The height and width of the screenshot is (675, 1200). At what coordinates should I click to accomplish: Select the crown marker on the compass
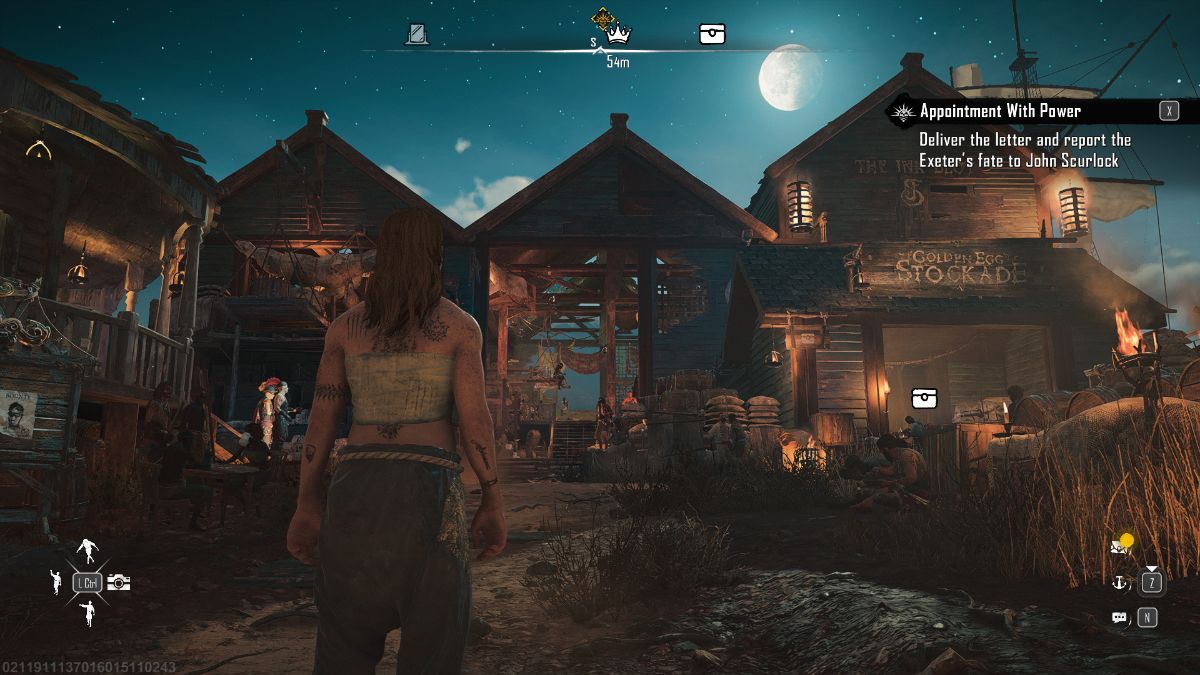(619, 35)
